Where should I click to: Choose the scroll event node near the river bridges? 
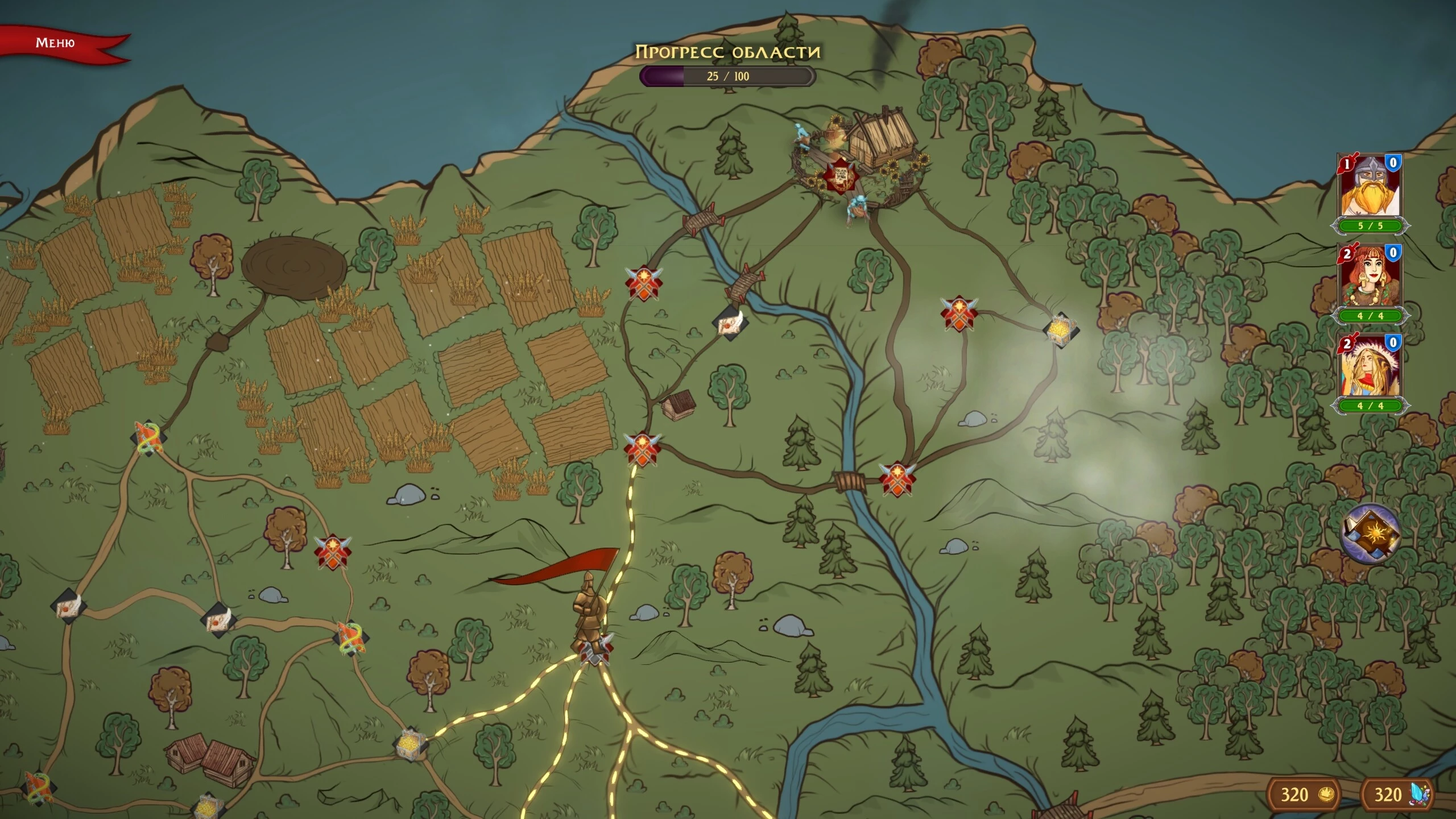[730, 323]
